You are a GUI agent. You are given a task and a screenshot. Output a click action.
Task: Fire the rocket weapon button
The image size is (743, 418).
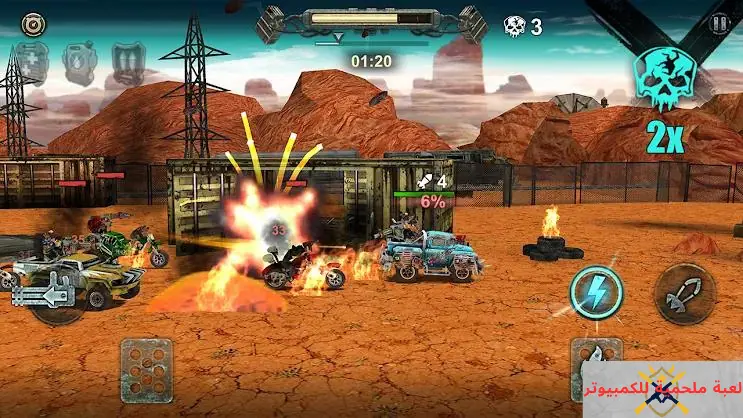tap(682, 294)
